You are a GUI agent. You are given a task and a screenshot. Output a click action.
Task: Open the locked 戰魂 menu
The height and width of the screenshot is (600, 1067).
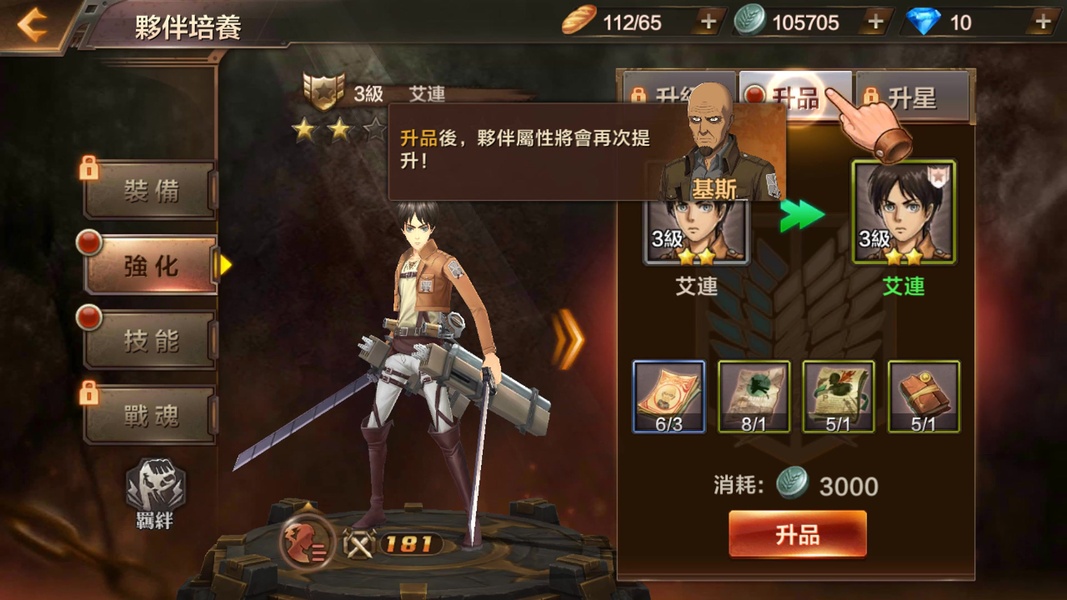[150, 415]
